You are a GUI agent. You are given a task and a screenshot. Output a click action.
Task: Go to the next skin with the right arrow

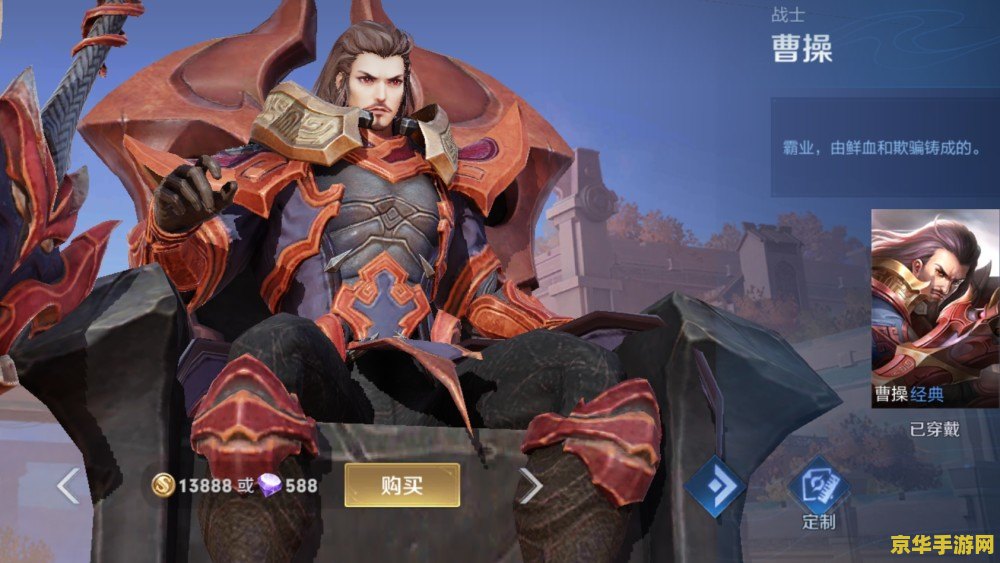[530, 486]
